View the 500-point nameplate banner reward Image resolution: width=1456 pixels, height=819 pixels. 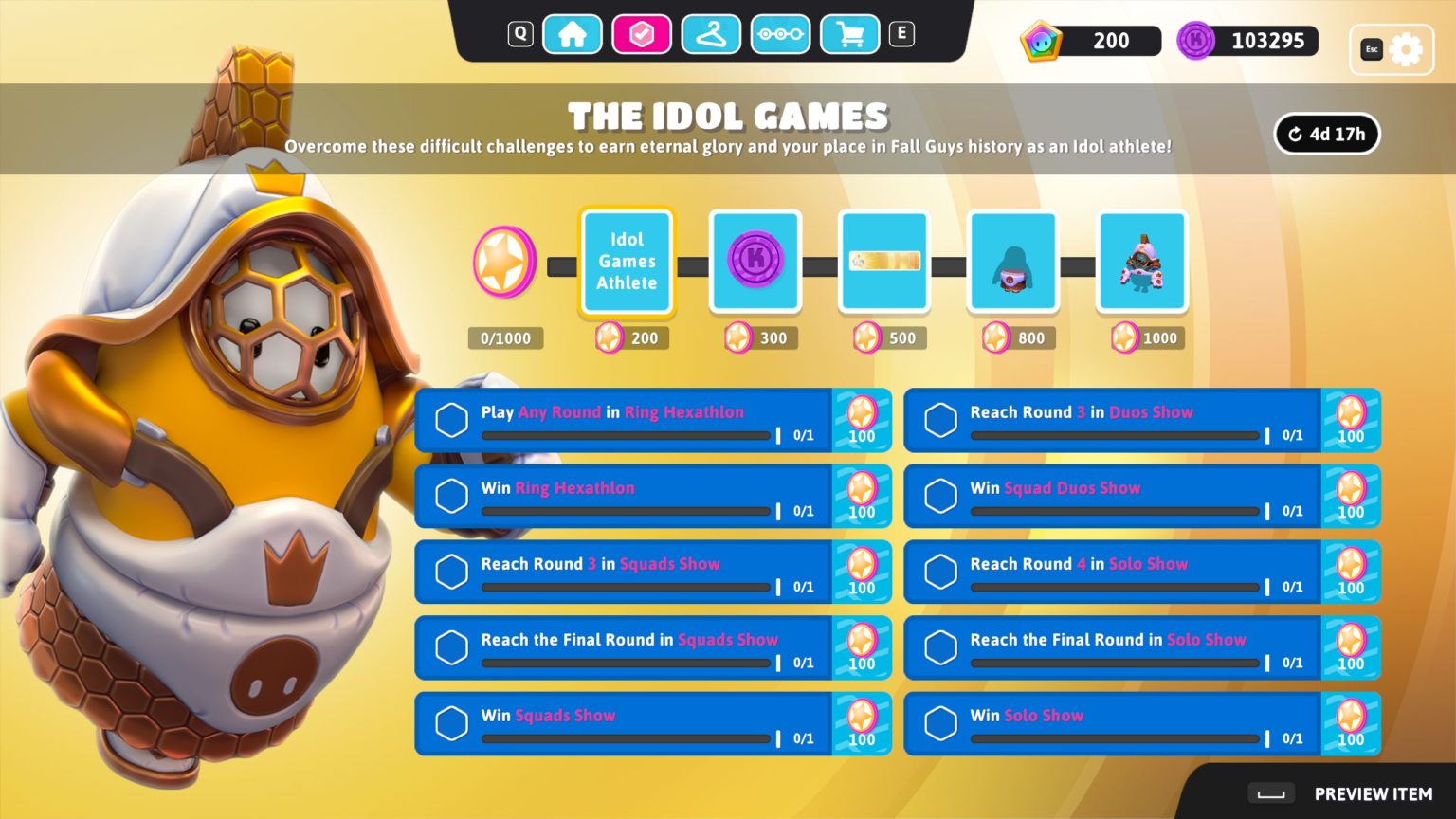click(x=883, y=262)
